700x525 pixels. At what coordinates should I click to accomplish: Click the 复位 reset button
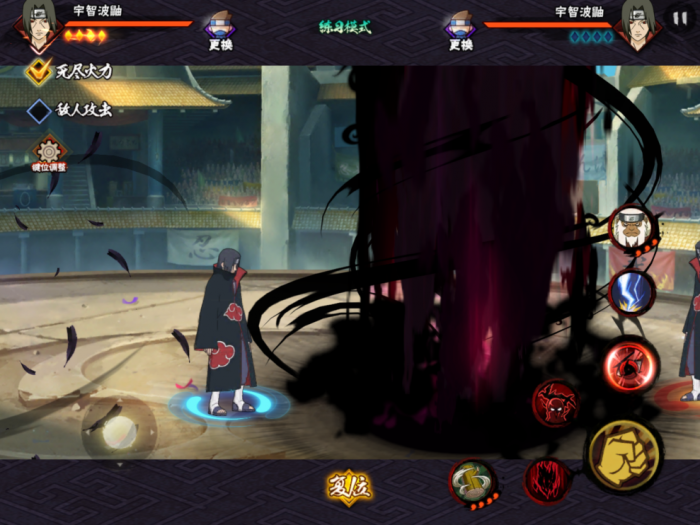[349, 486]
